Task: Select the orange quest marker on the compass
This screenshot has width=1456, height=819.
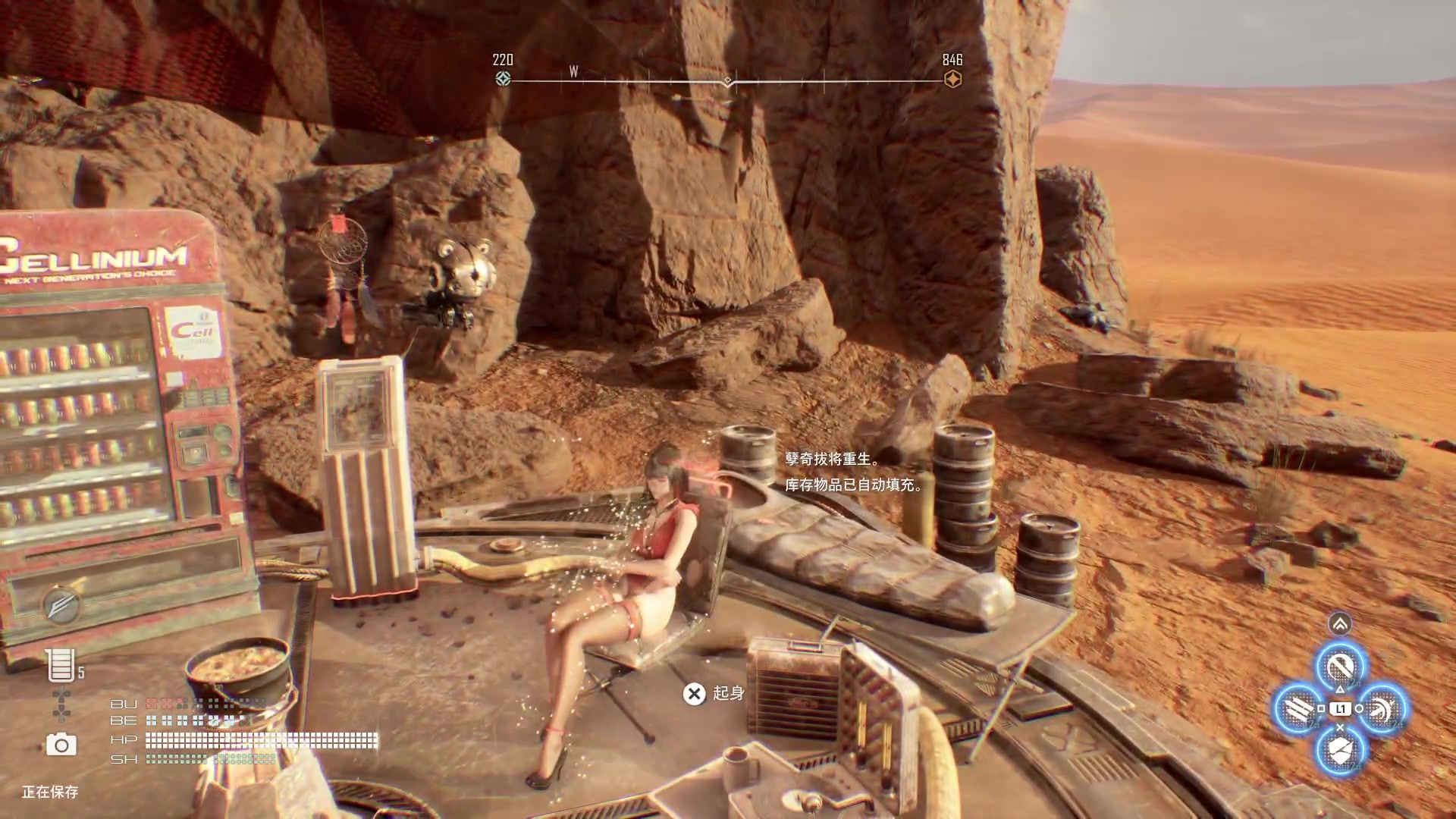Action: pos(952,79)
